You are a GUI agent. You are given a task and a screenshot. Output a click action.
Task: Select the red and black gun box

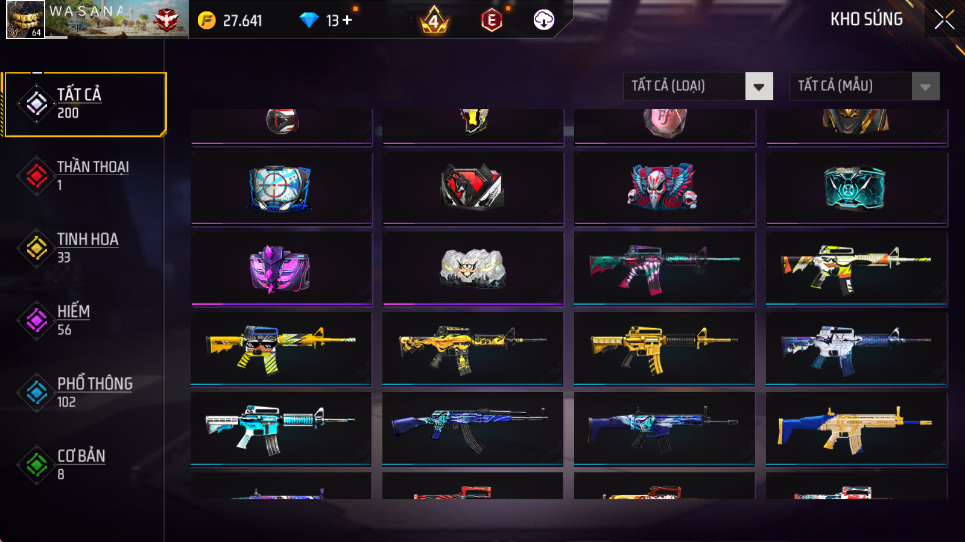coord(472,186)
